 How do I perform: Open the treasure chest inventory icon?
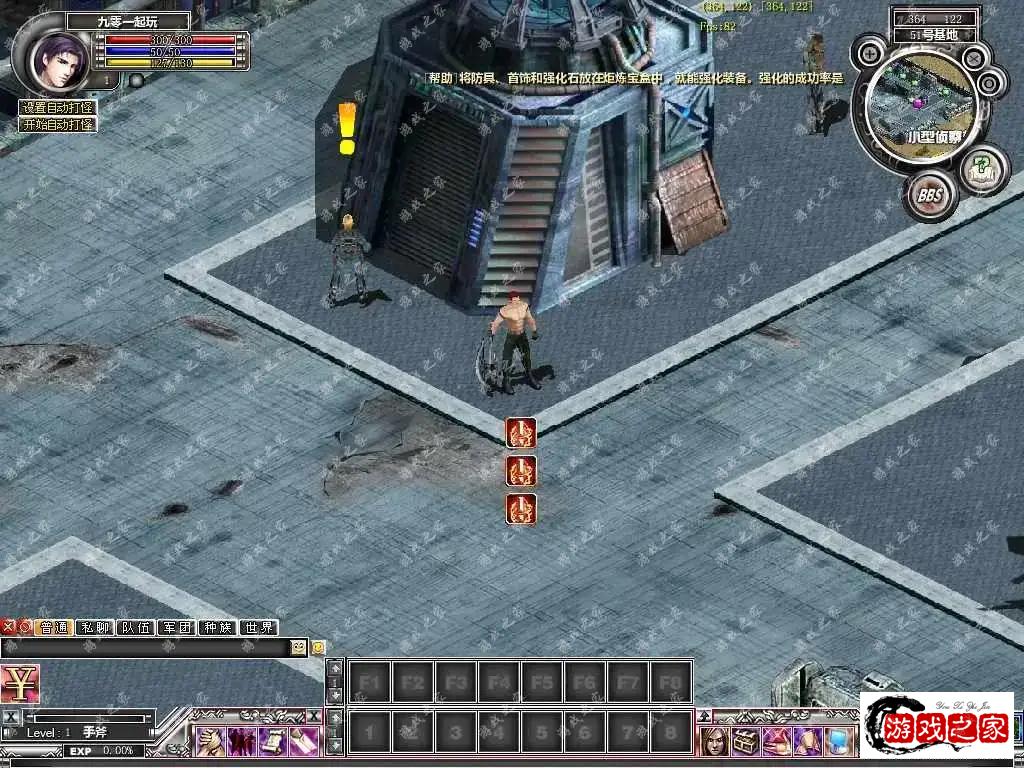(x=745, y=741)
